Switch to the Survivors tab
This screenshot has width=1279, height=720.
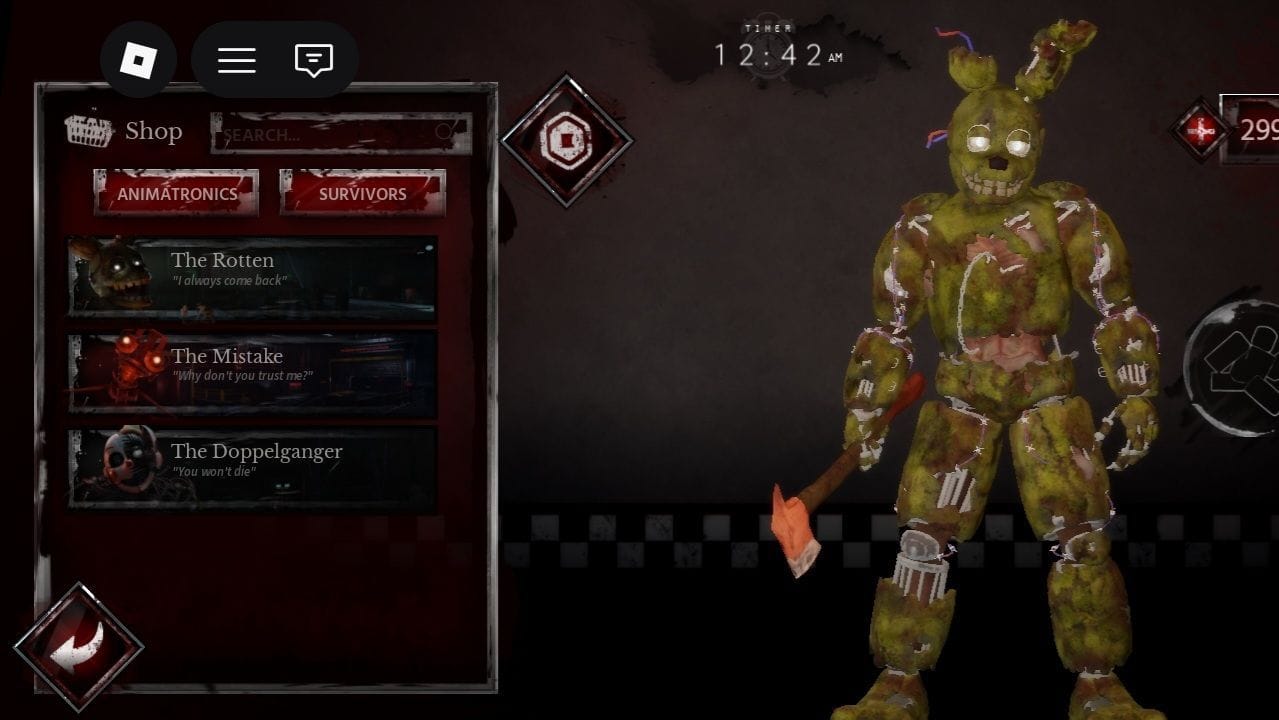(362, 193)
